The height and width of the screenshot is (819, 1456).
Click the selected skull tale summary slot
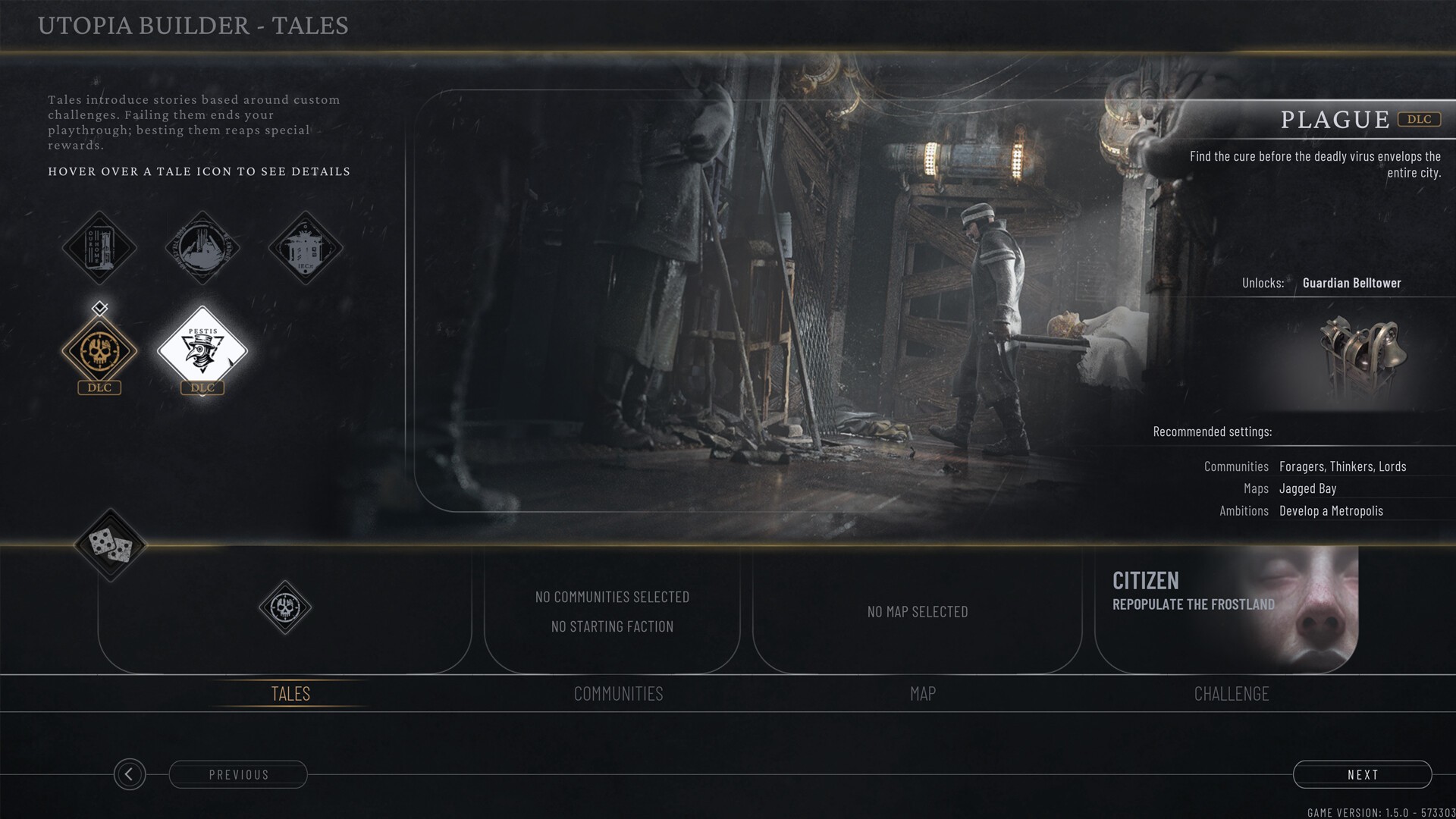285,607
